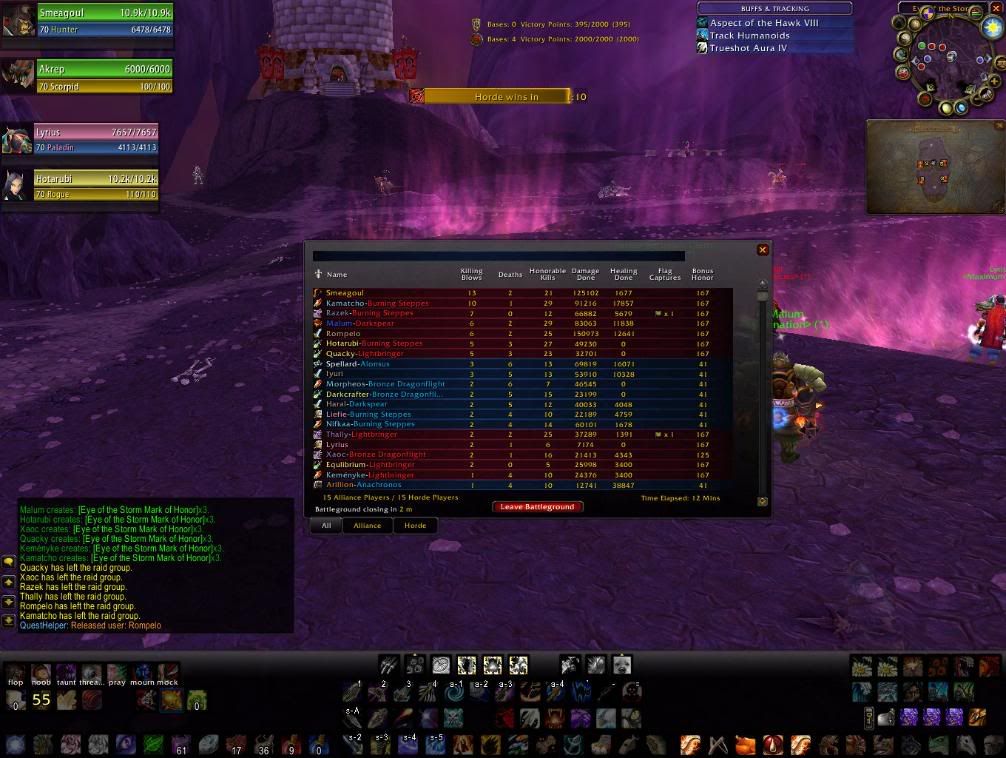
Task: Leave the battleground via the red button
Action: [537, 507]
